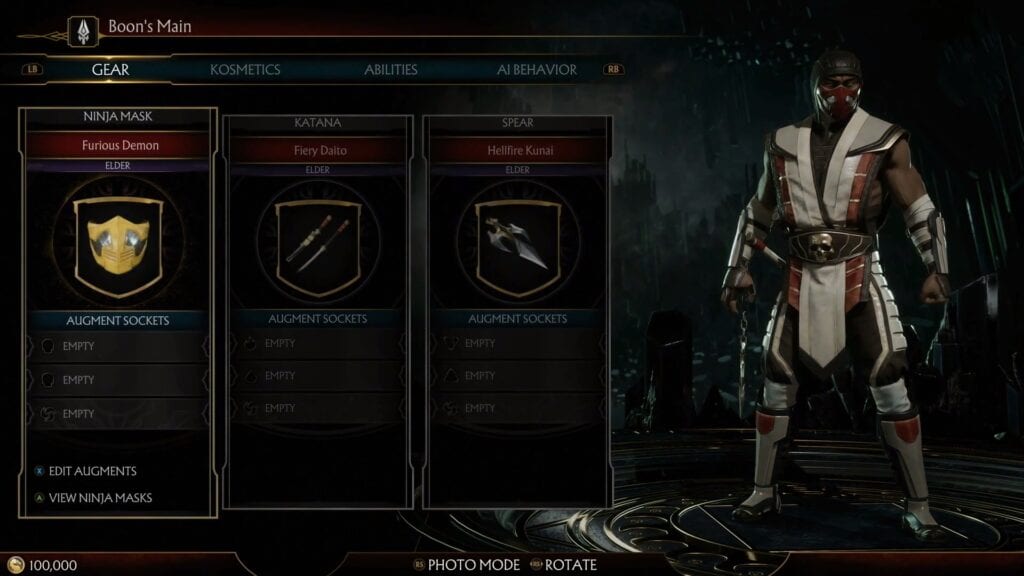Activate Photo Mode
This screenshot has height=576, width=1024.
tap(473, 565)
